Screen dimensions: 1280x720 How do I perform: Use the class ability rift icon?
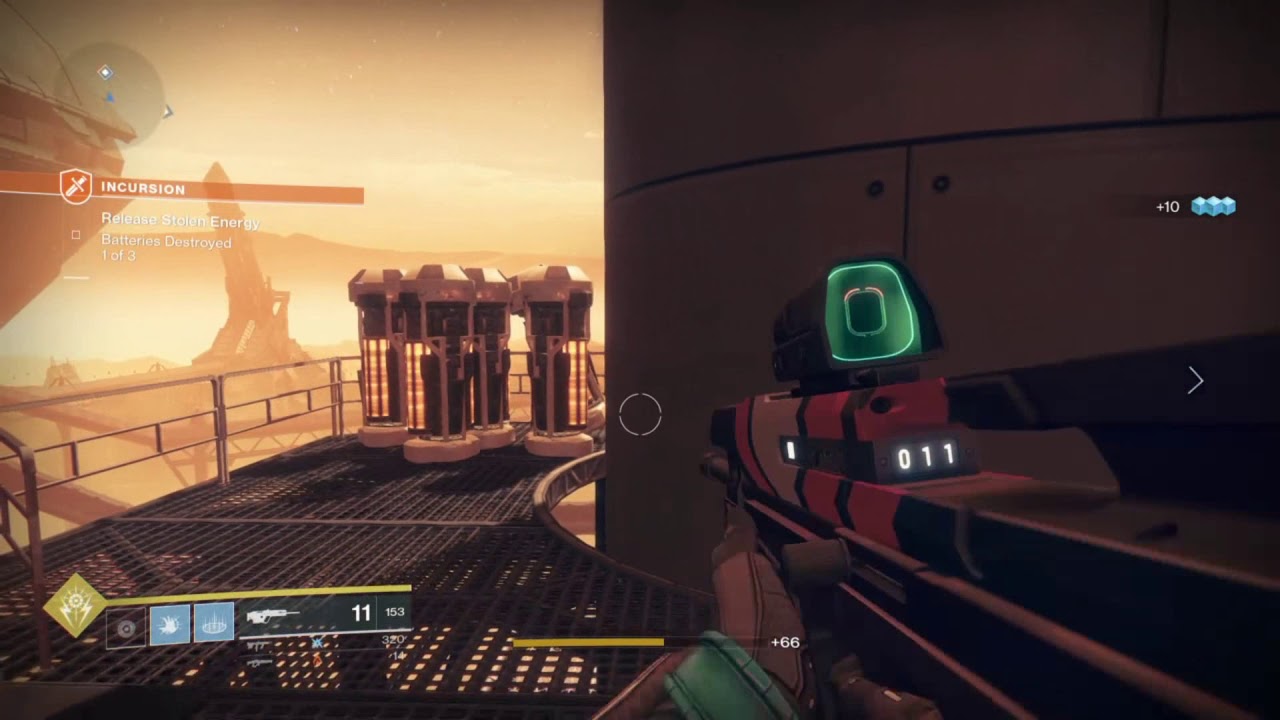click(214, 623)
